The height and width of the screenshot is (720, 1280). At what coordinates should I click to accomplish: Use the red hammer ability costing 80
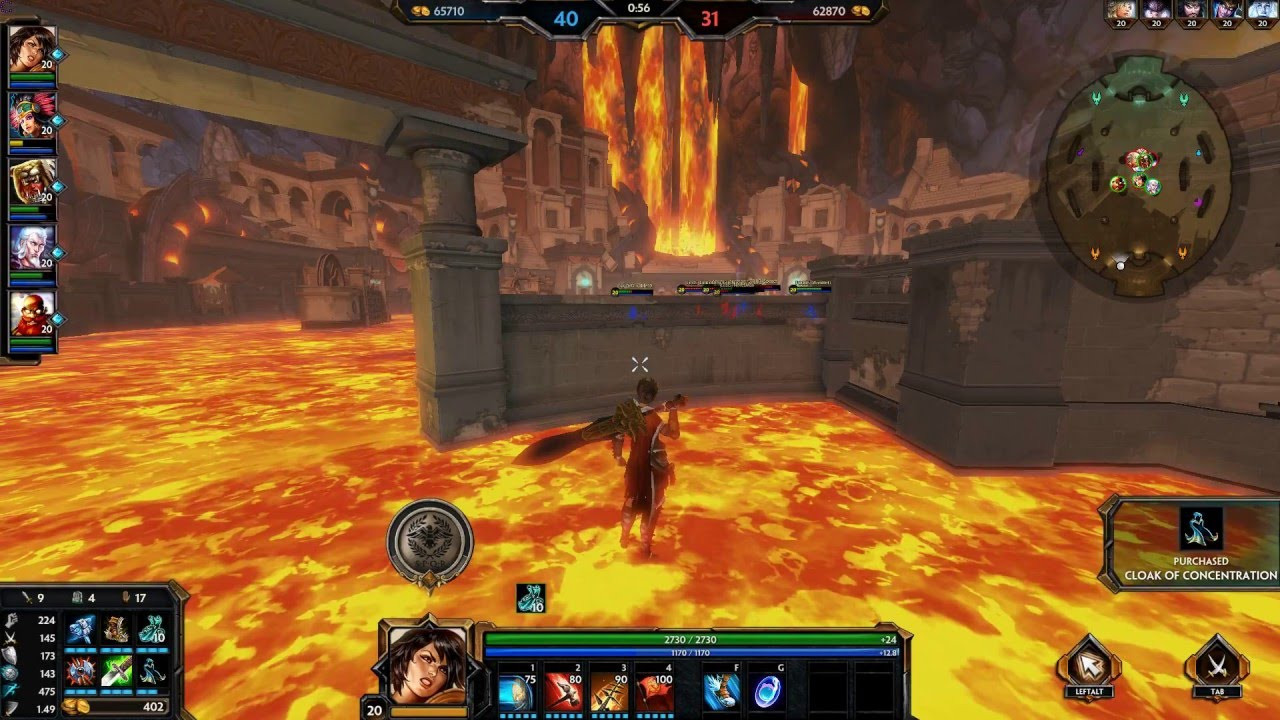pos(563,691)
